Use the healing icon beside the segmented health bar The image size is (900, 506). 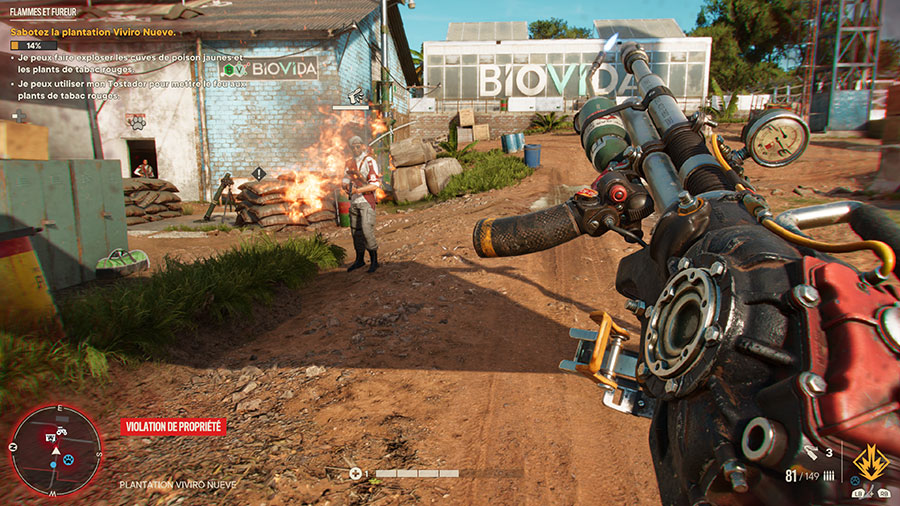355,473
